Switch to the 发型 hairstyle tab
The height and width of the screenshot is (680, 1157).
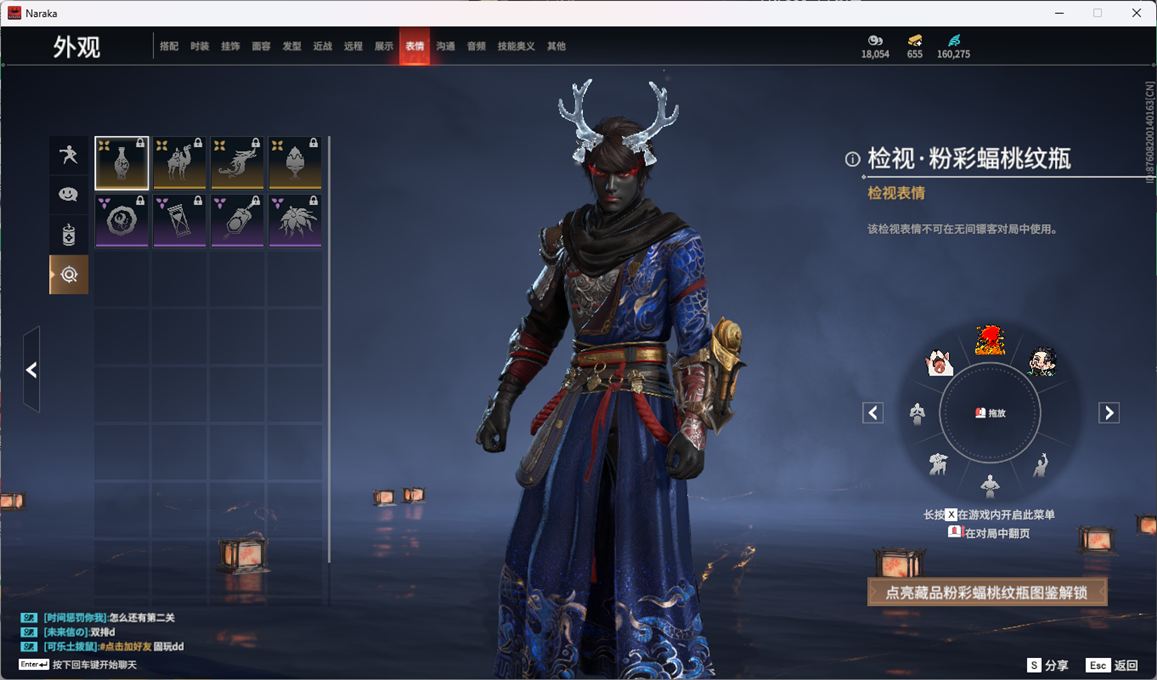coord(292,46)
